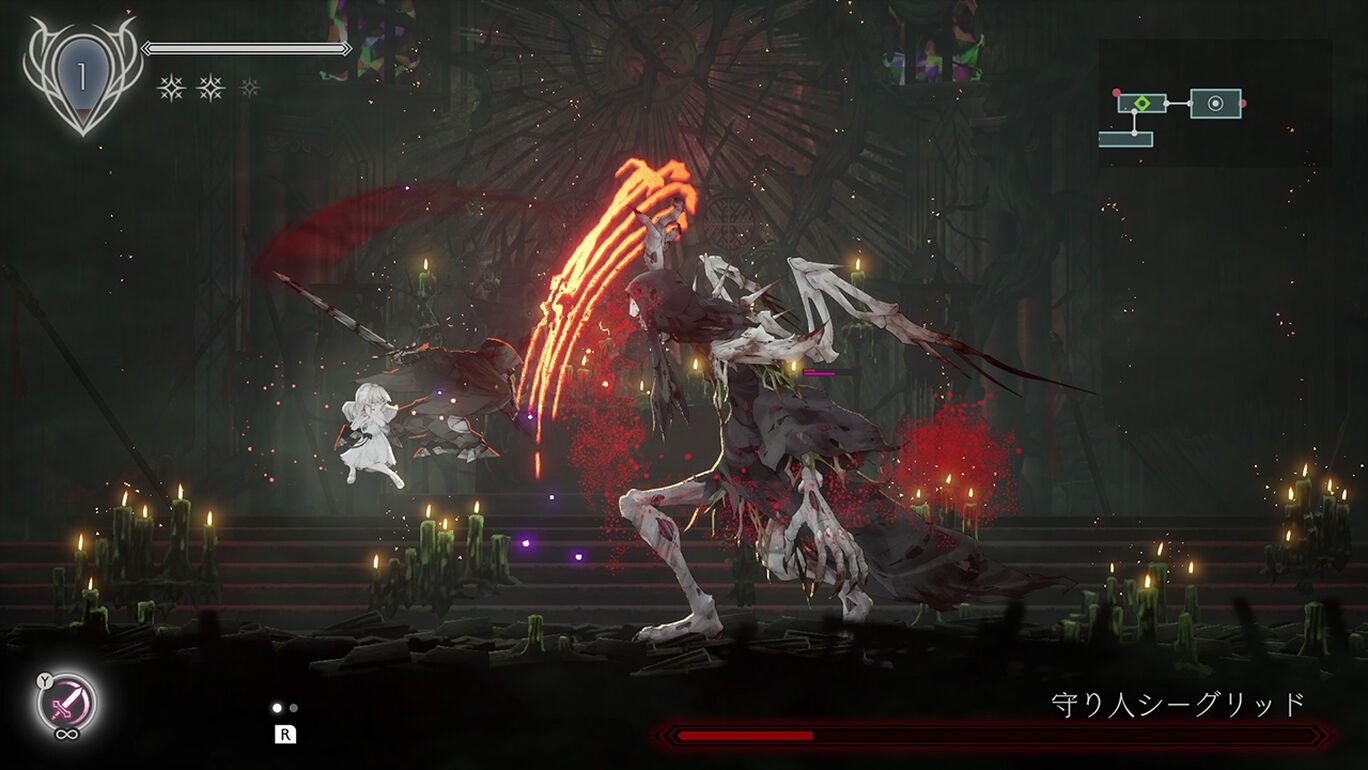Toggle the second faded skill-set dot
The image size is (1368, 770).
click(x=293, y=708)
